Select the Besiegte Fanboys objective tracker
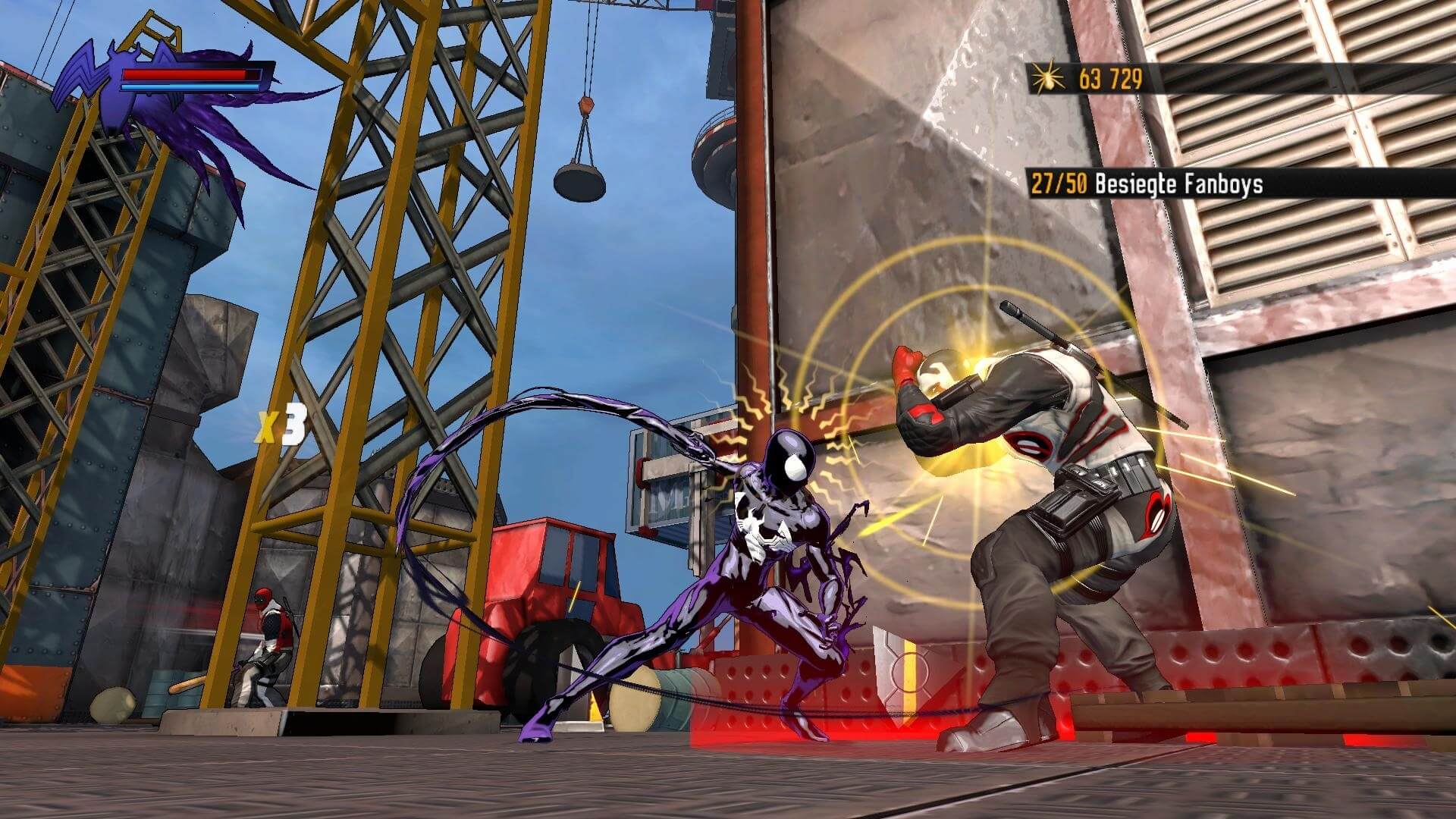 click(x=1147, y=184)
